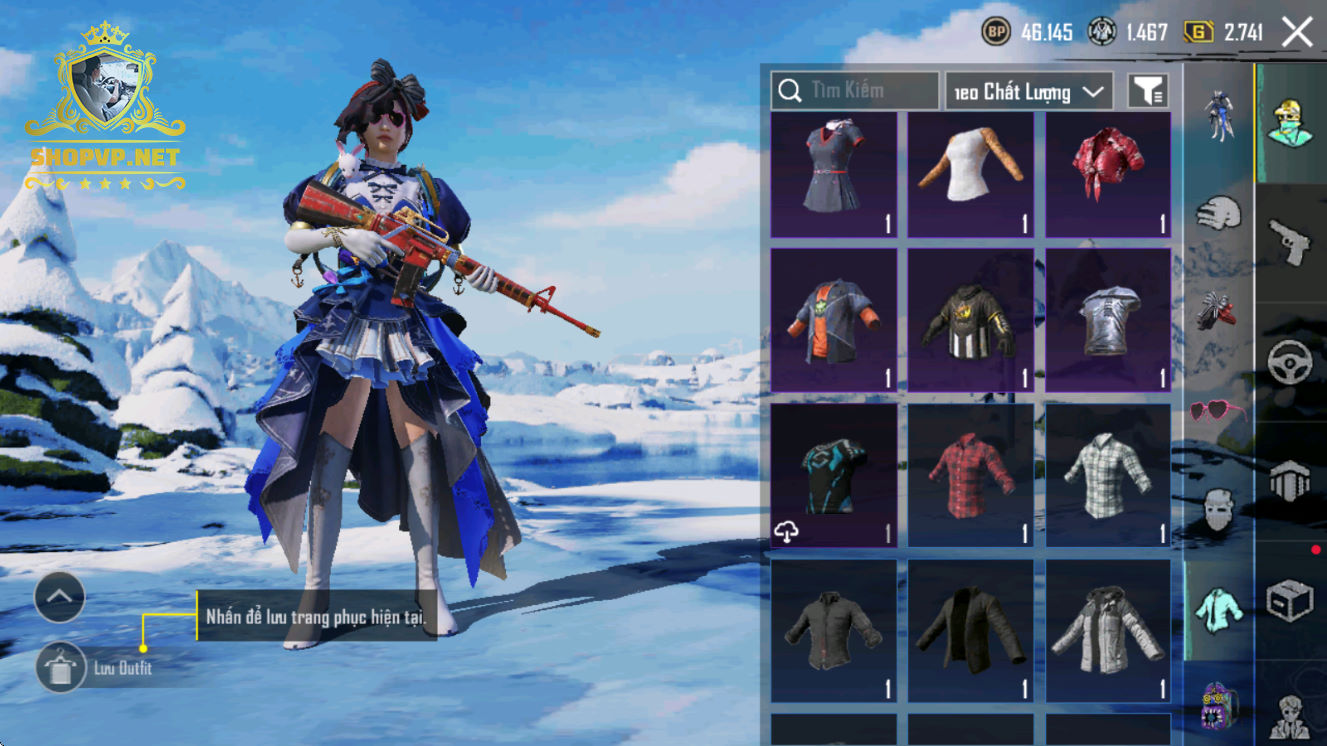Open the item filter icon

pos(1148,92)
